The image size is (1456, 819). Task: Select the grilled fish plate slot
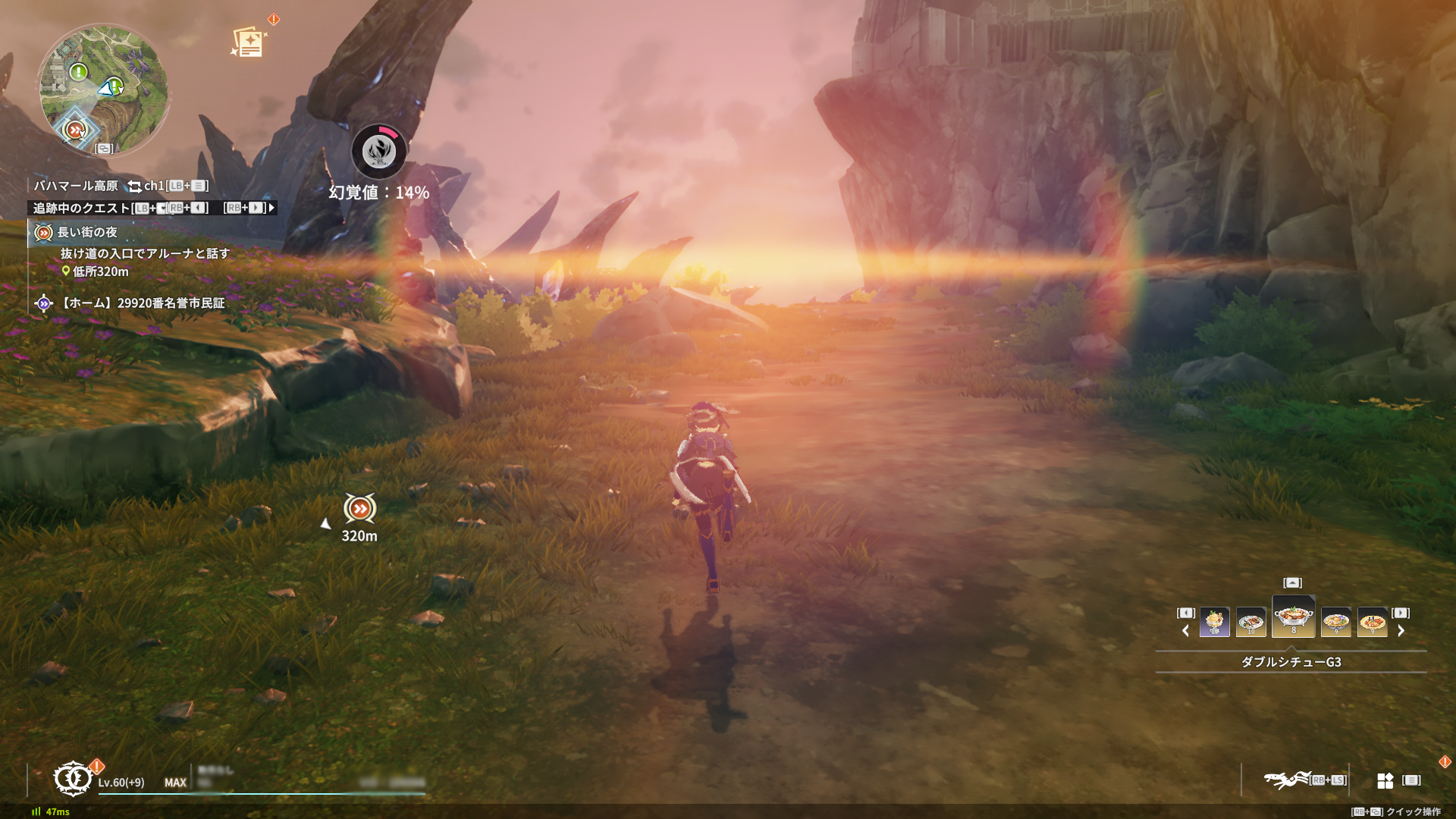point(1251,623)
